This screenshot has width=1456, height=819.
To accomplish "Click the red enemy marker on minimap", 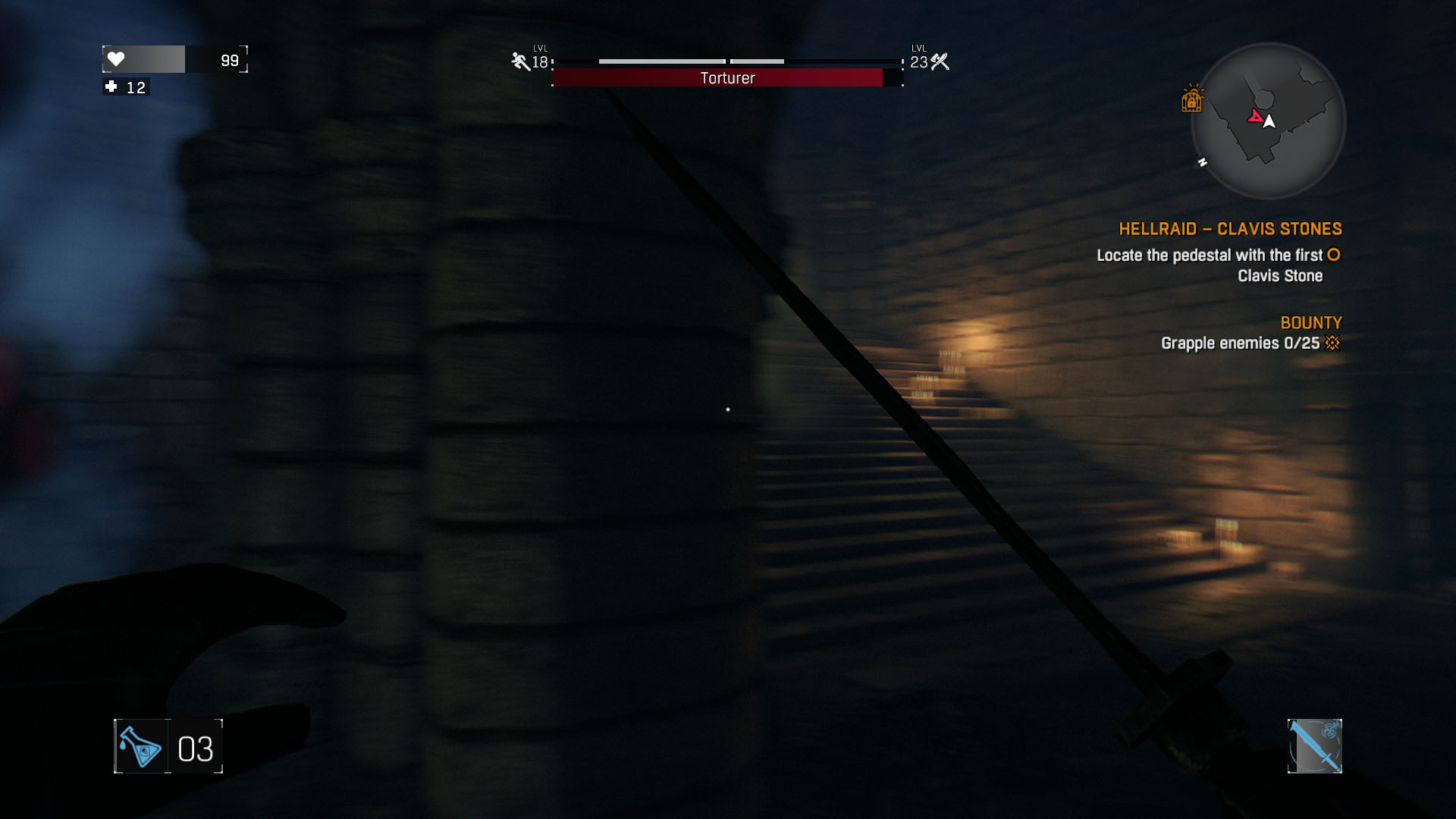I will [1255, 117].
